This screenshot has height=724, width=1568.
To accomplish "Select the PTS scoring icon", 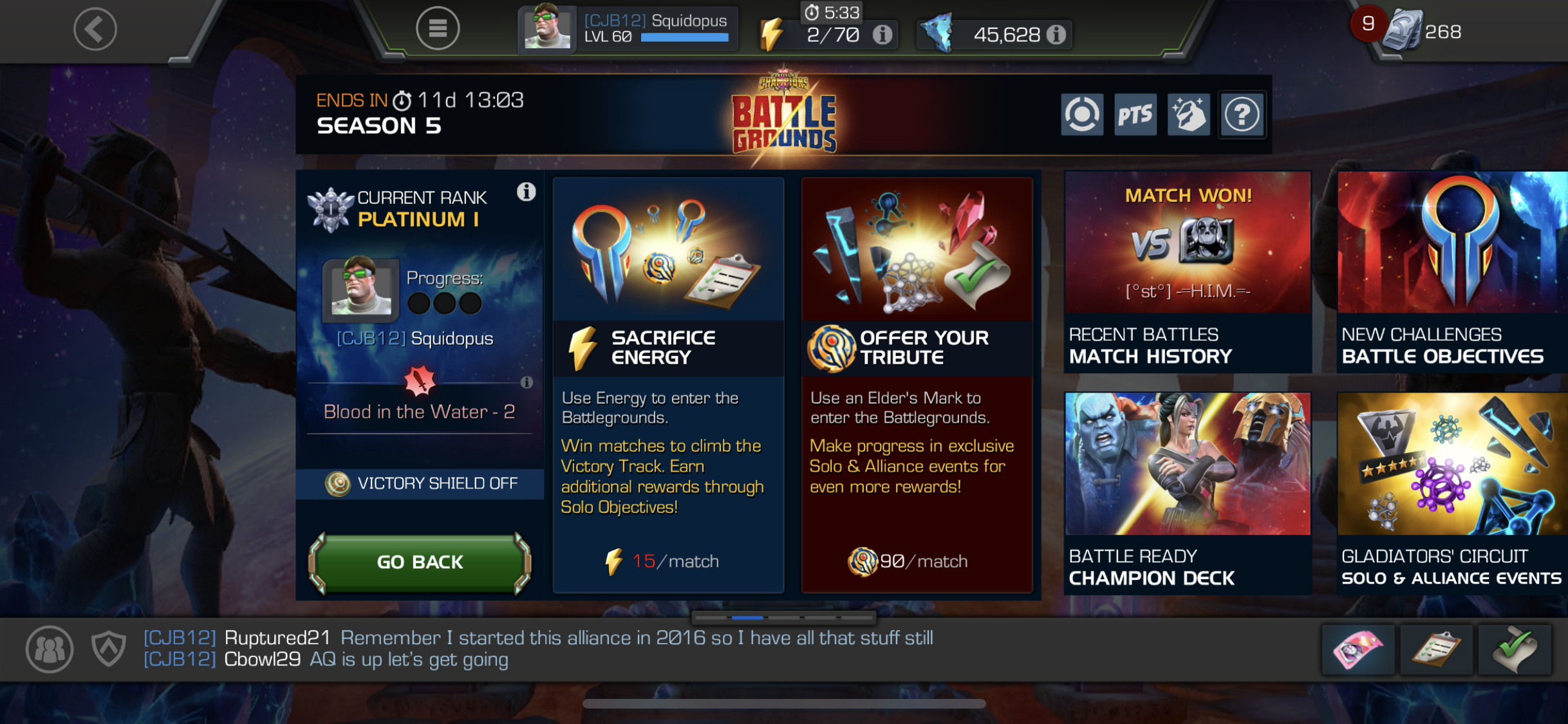I will click(1135, 115).
